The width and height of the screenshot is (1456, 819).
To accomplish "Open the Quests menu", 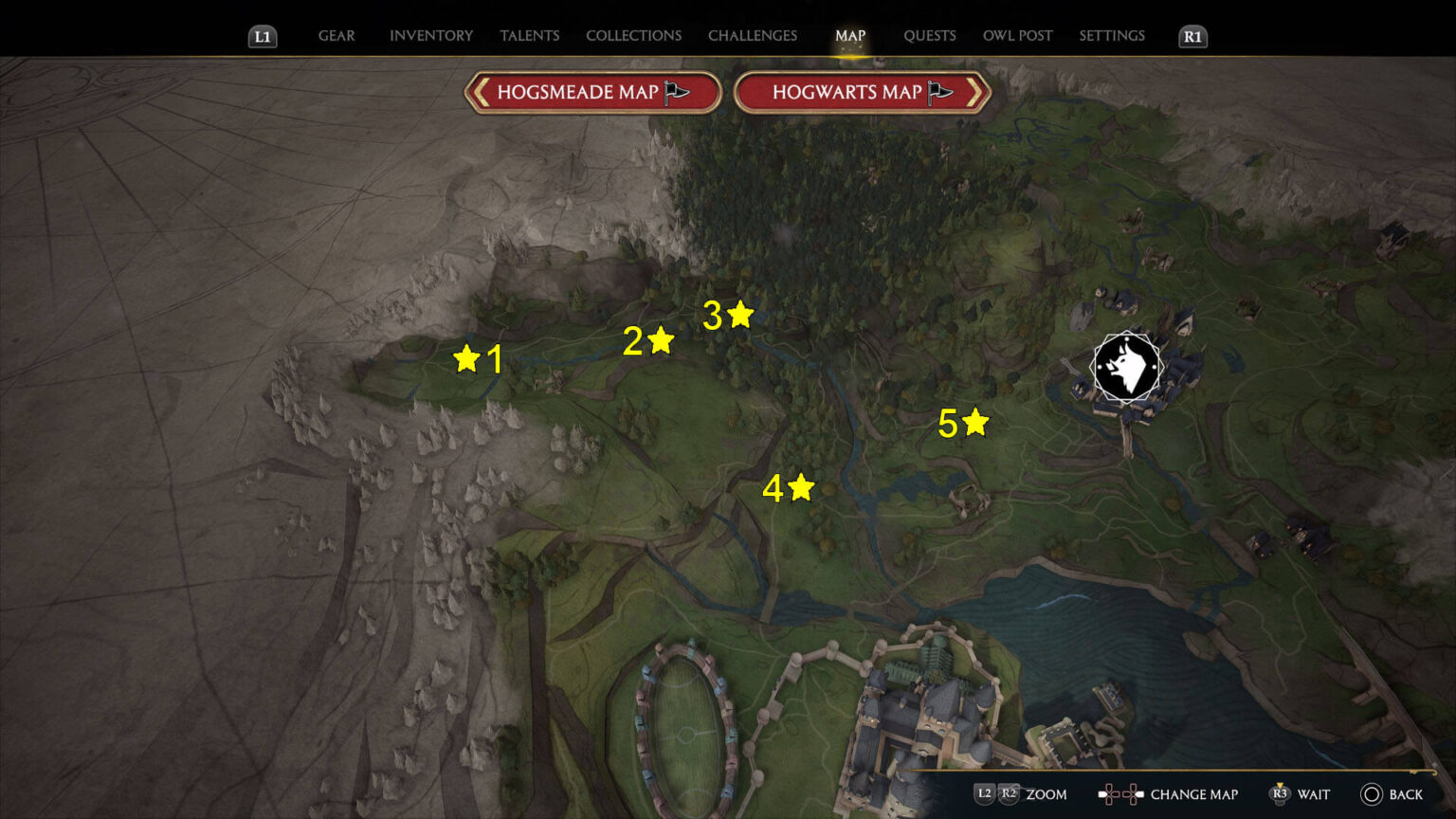I will coord(930,35).
